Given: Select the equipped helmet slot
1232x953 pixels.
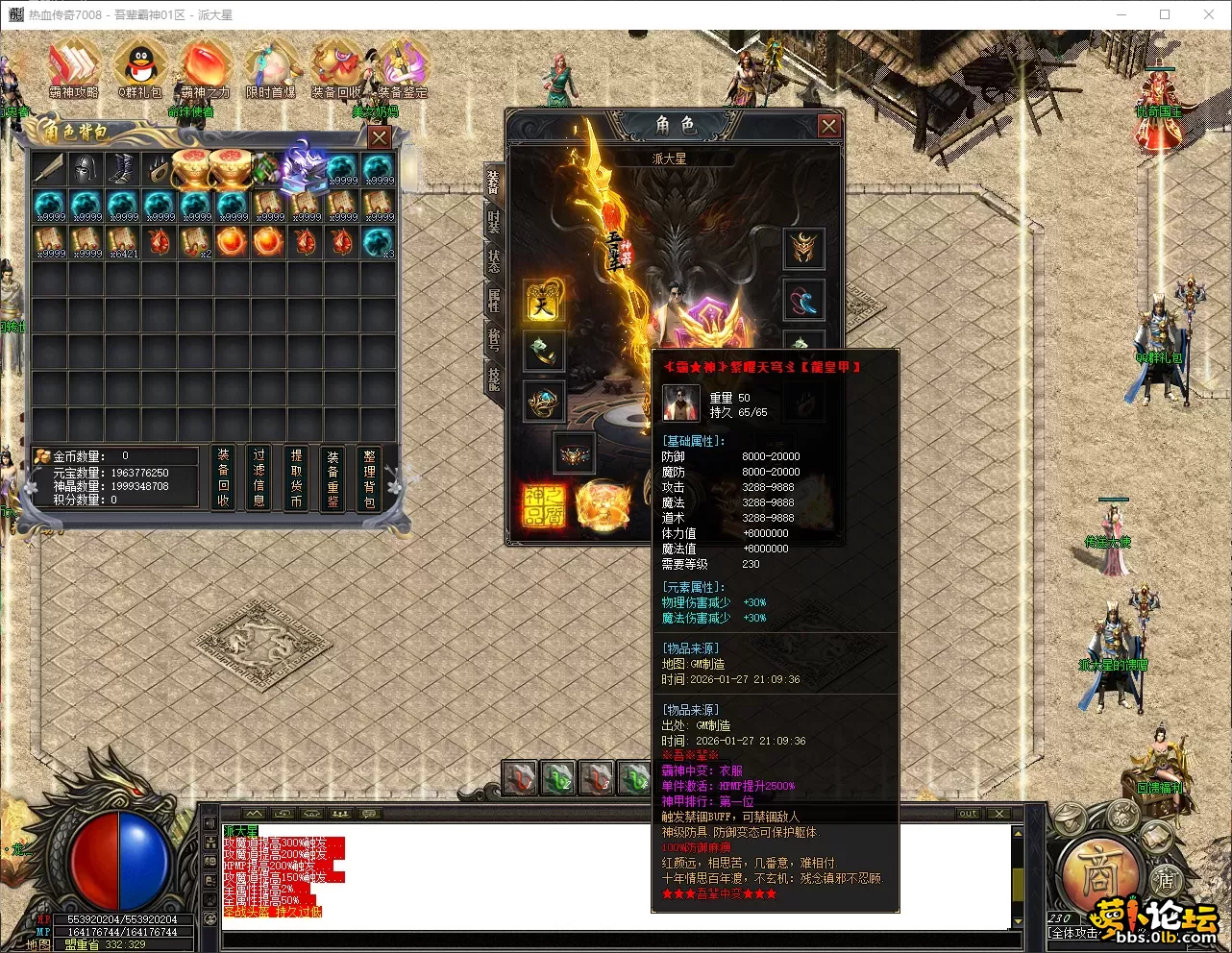Looking at the screenshot, I should (803, 249).
